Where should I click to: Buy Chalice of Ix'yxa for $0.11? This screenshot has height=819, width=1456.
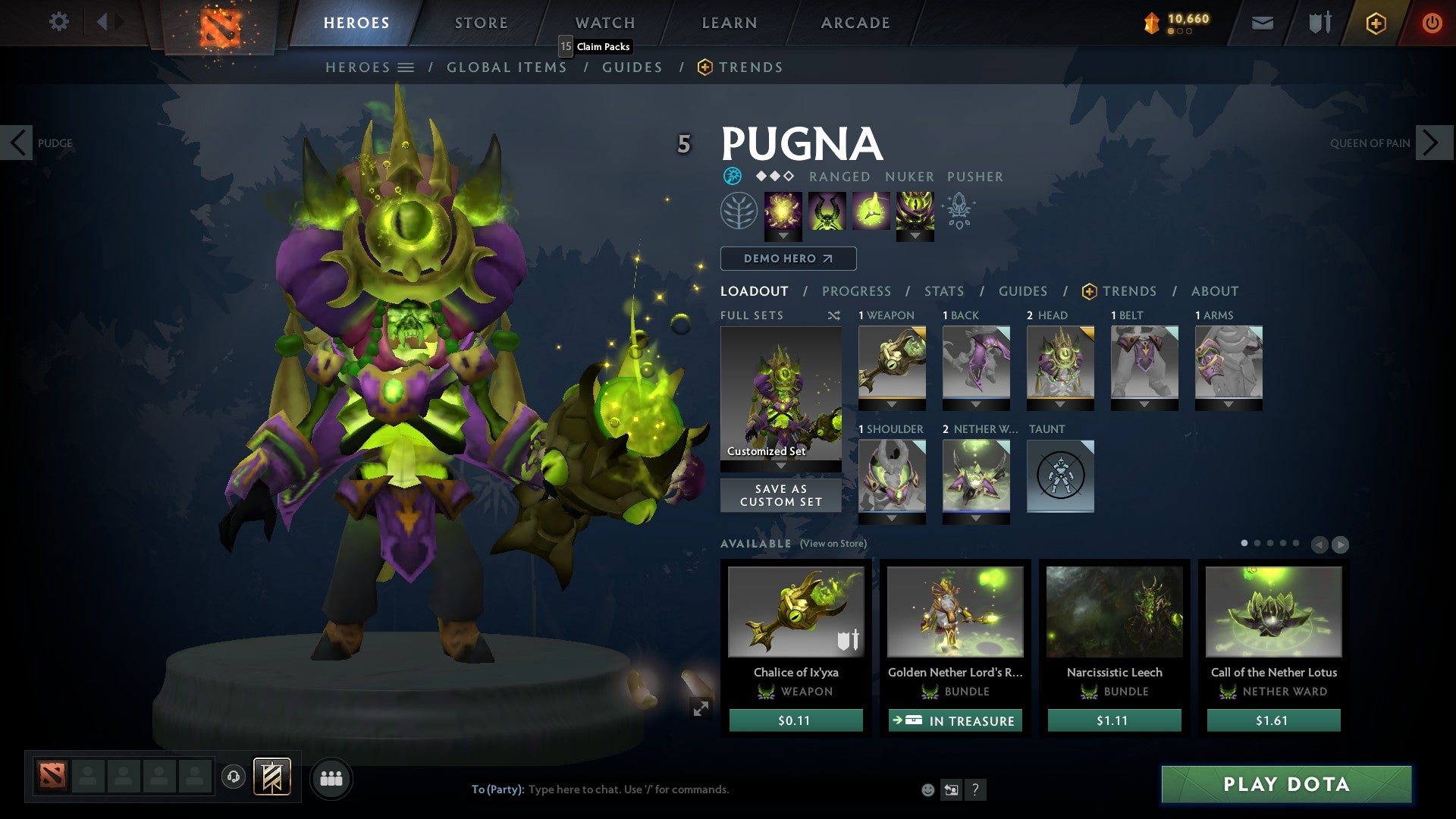point(795,720)
